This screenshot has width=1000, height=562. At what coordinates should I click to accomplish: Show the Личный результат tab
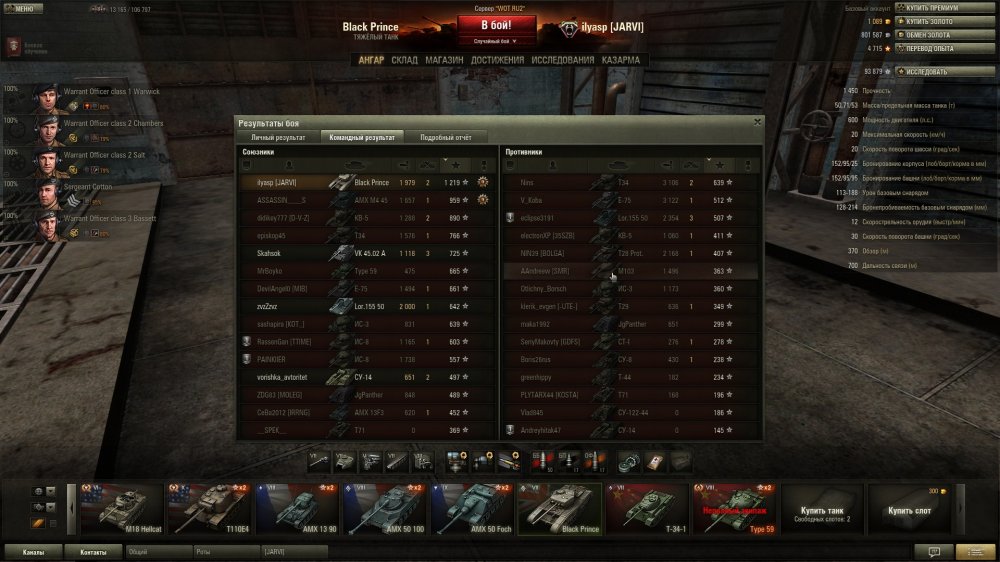(277, 137)
